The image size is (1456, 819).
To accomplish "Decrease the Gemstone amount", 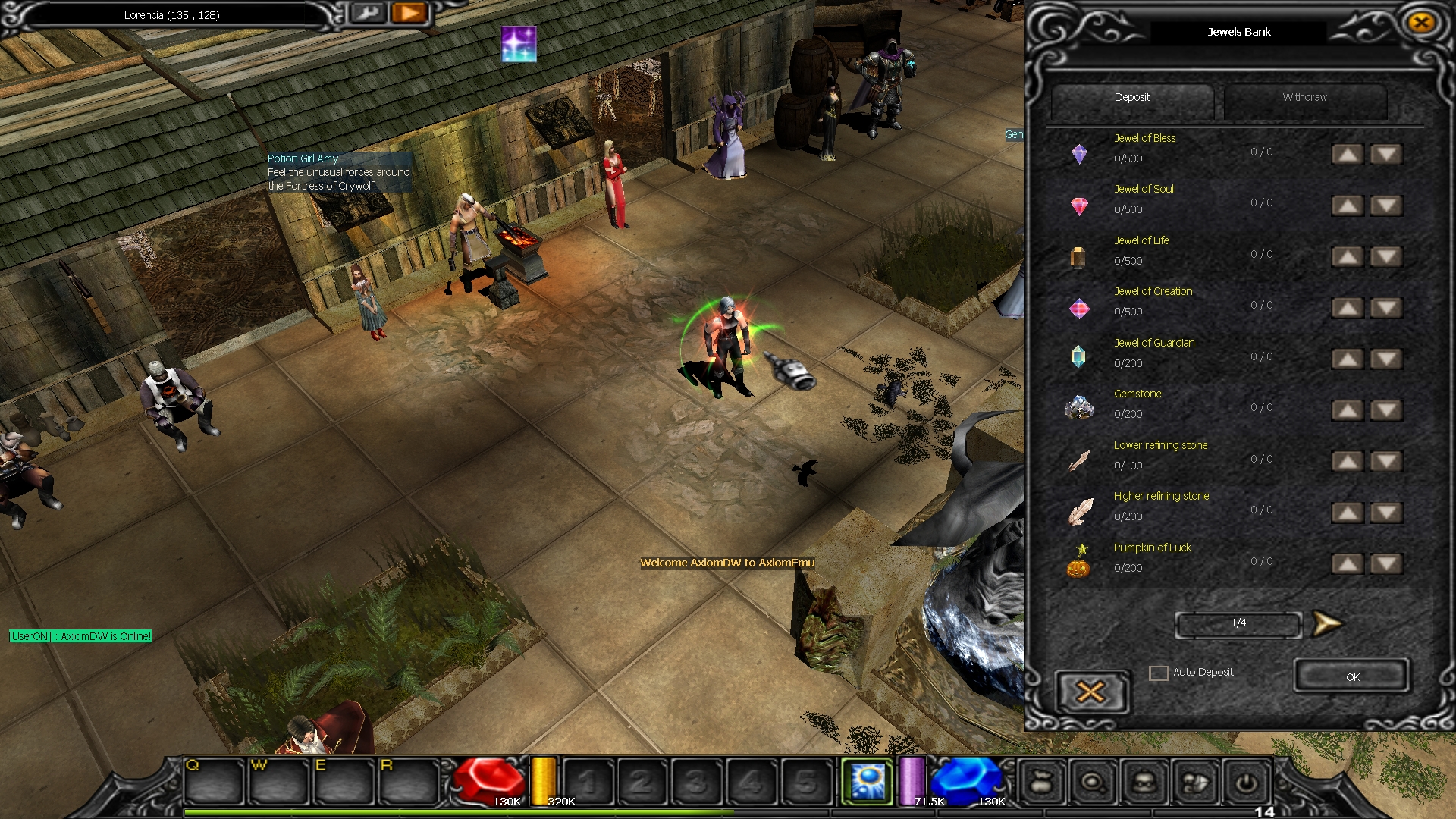I will (x=1386, y=410).
